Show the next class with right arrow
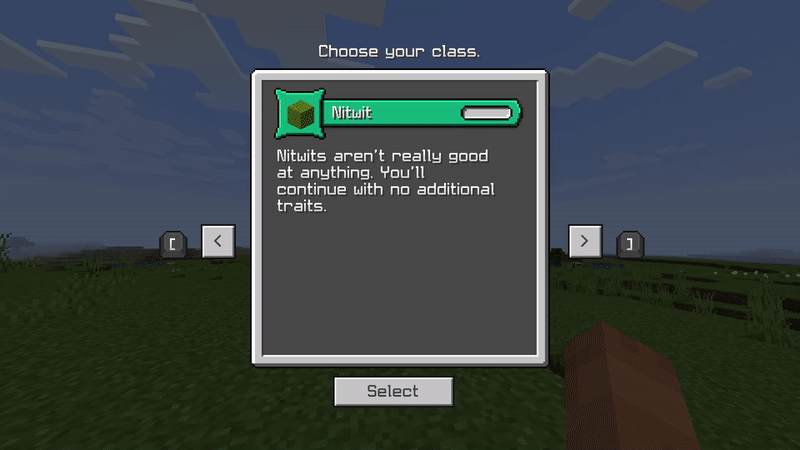The width and height of the screenshot is (800, 450). [585, 241]
